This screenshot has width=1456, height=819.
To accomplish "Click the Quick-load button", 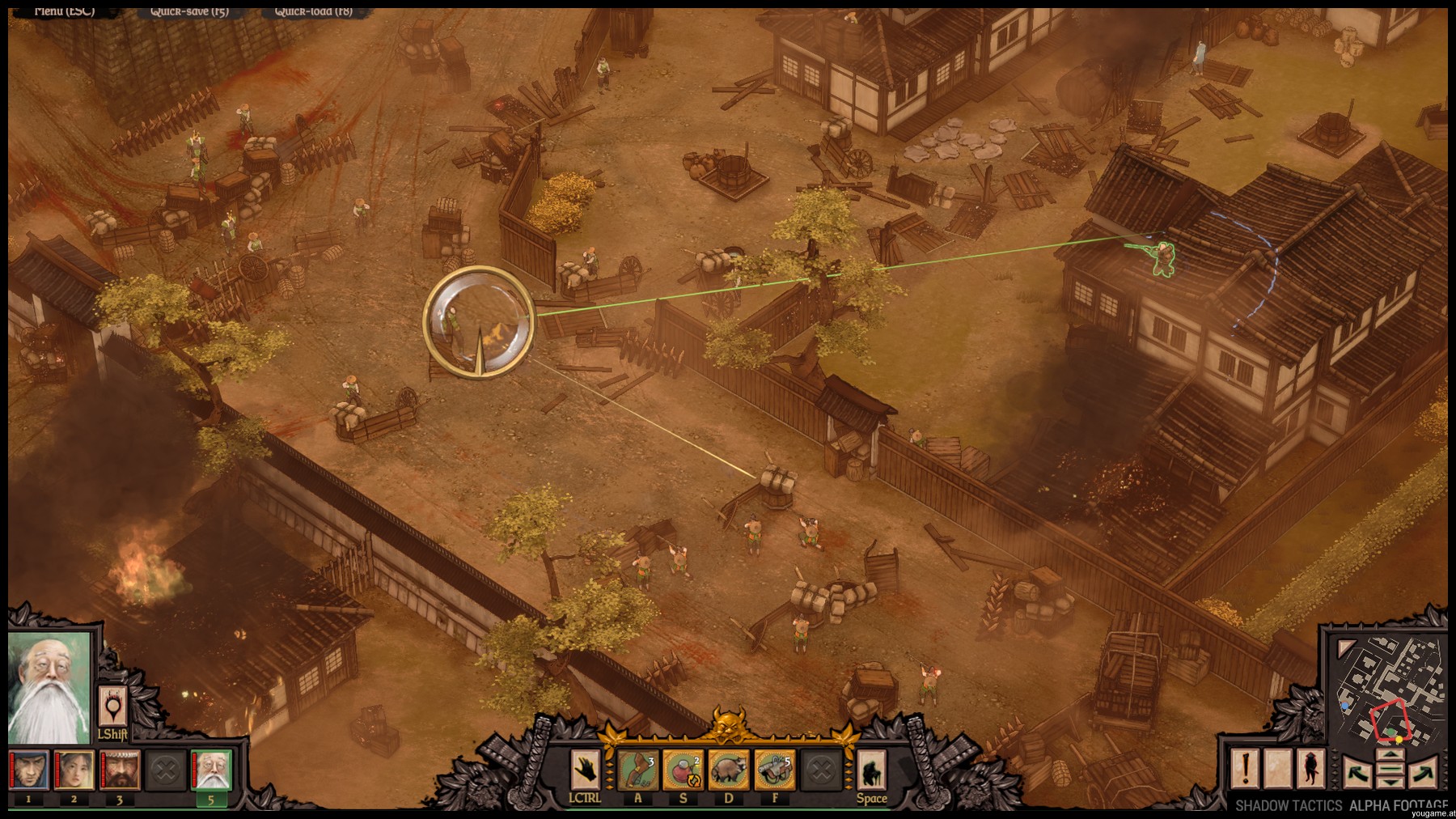I will [313, 11].
